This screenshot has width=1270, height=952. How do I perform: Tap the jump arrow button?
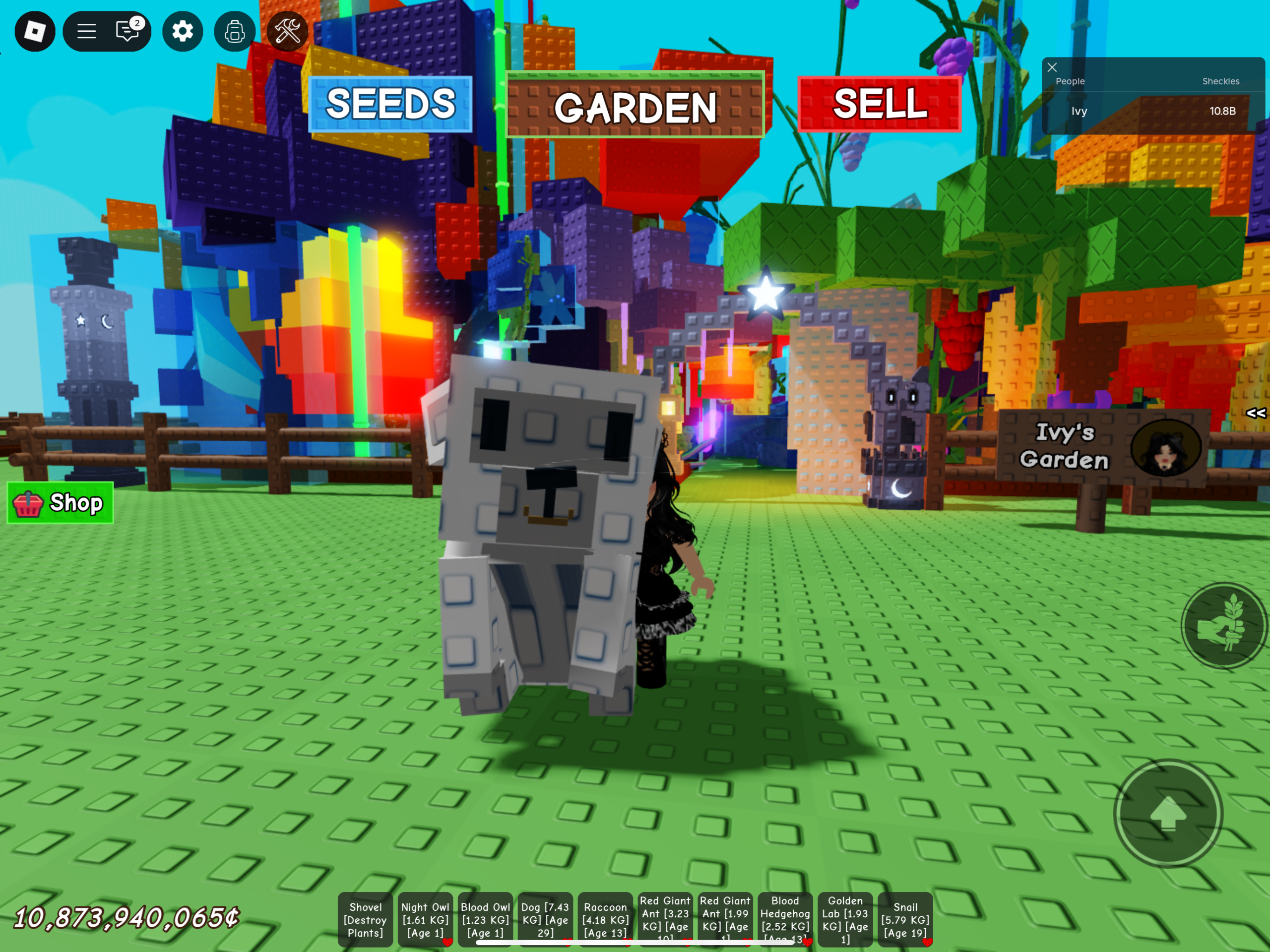pos(1168,813)
